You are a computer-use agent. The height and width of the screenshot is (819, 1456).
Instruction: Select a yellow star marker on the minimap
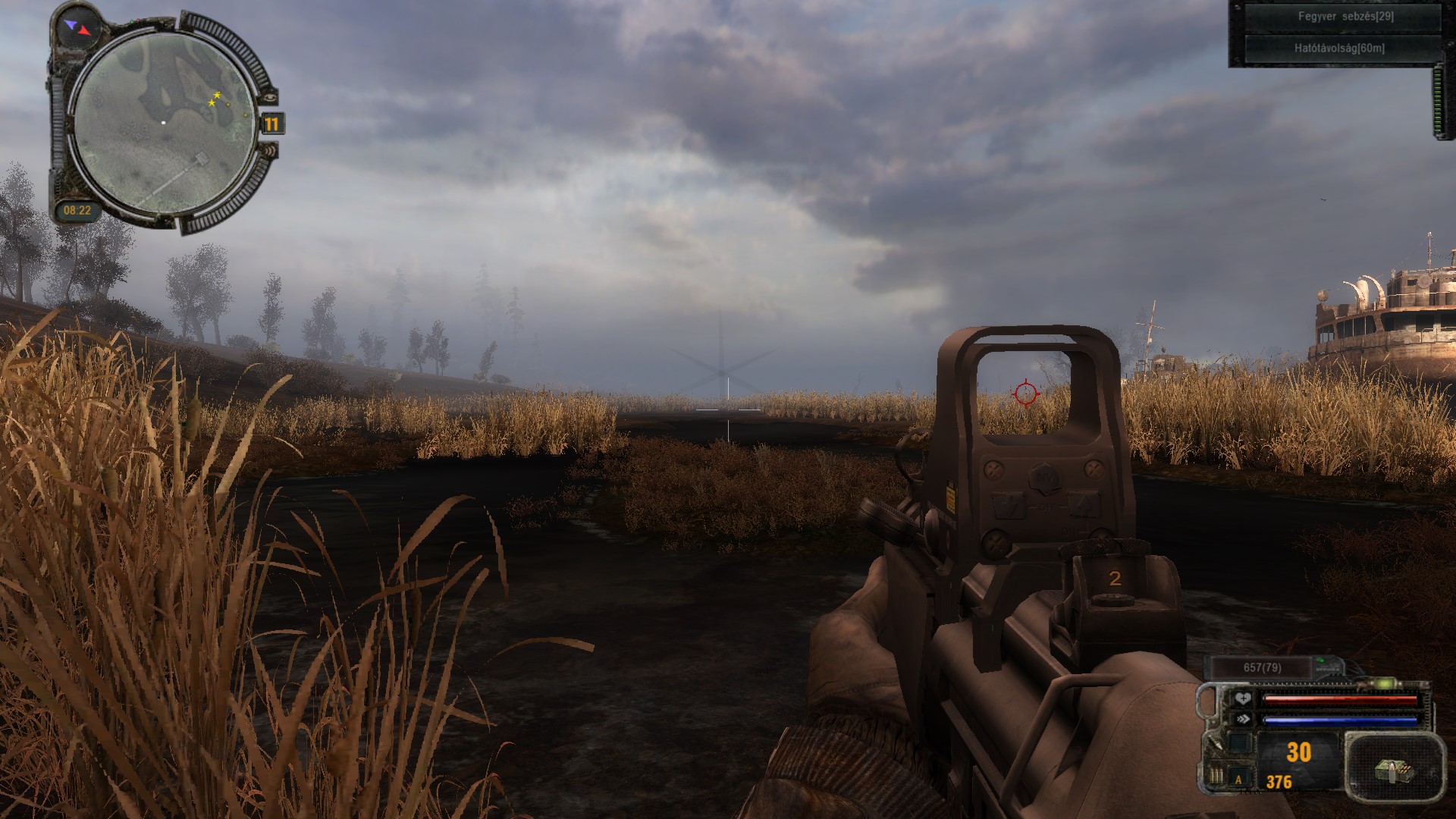click(216, 96)
